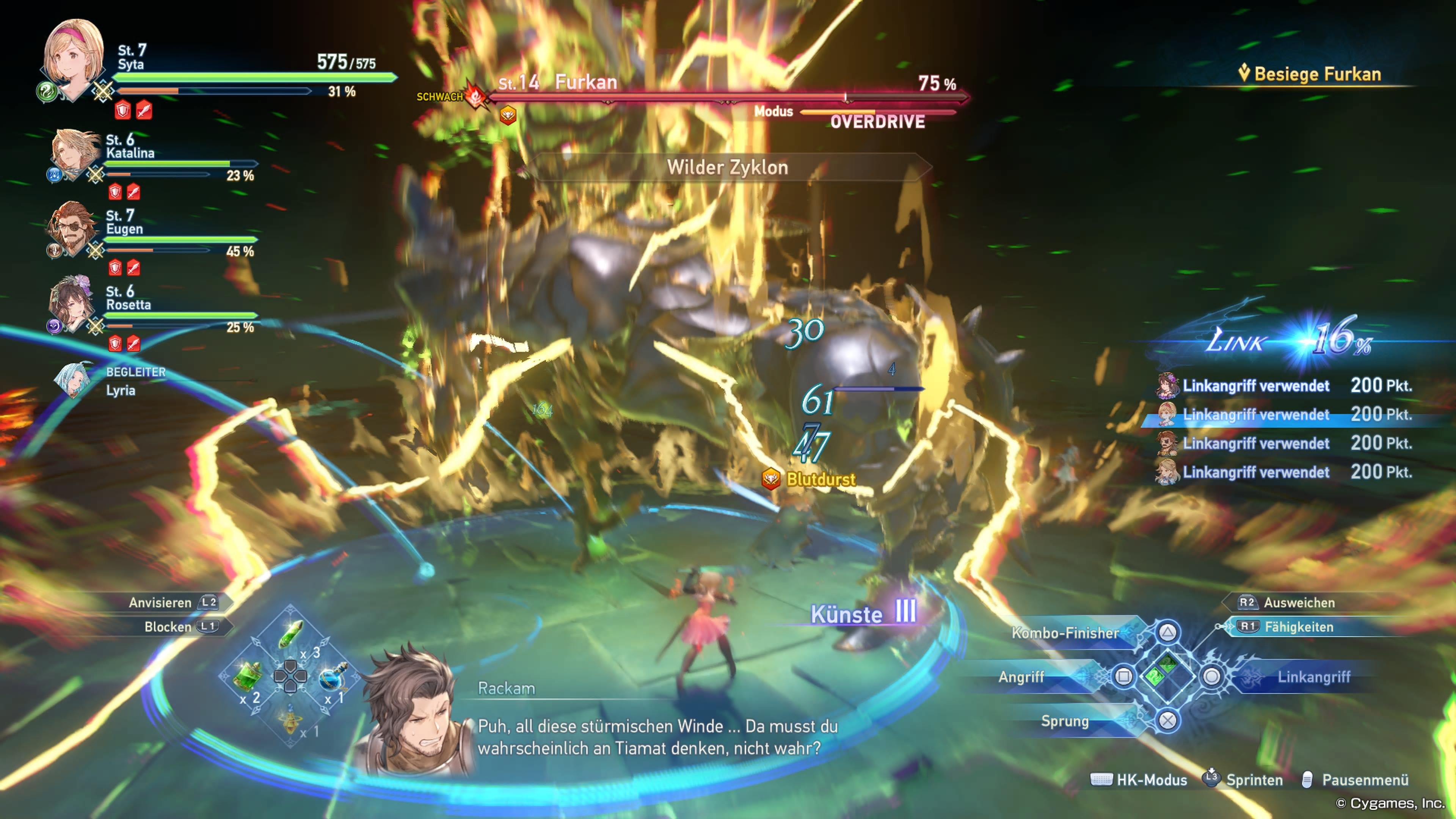The width and height of the screenshot is (1456, 819).
Task: Toggle Blocken with the L1 prompt
Action: pos(175,628)
